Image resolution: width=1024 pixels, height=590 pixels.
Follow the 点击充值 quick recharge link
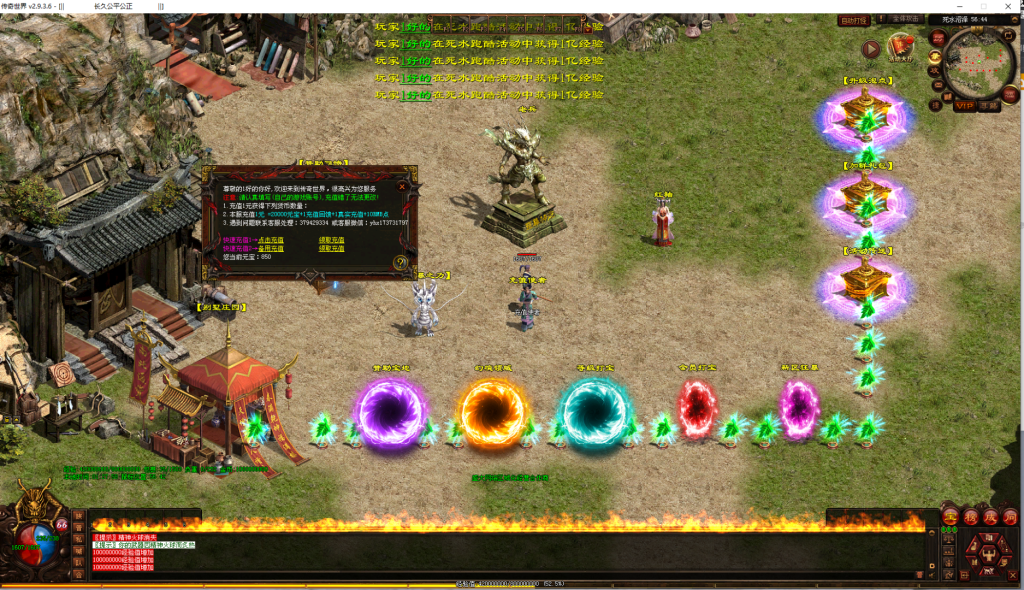click(273, 240)
